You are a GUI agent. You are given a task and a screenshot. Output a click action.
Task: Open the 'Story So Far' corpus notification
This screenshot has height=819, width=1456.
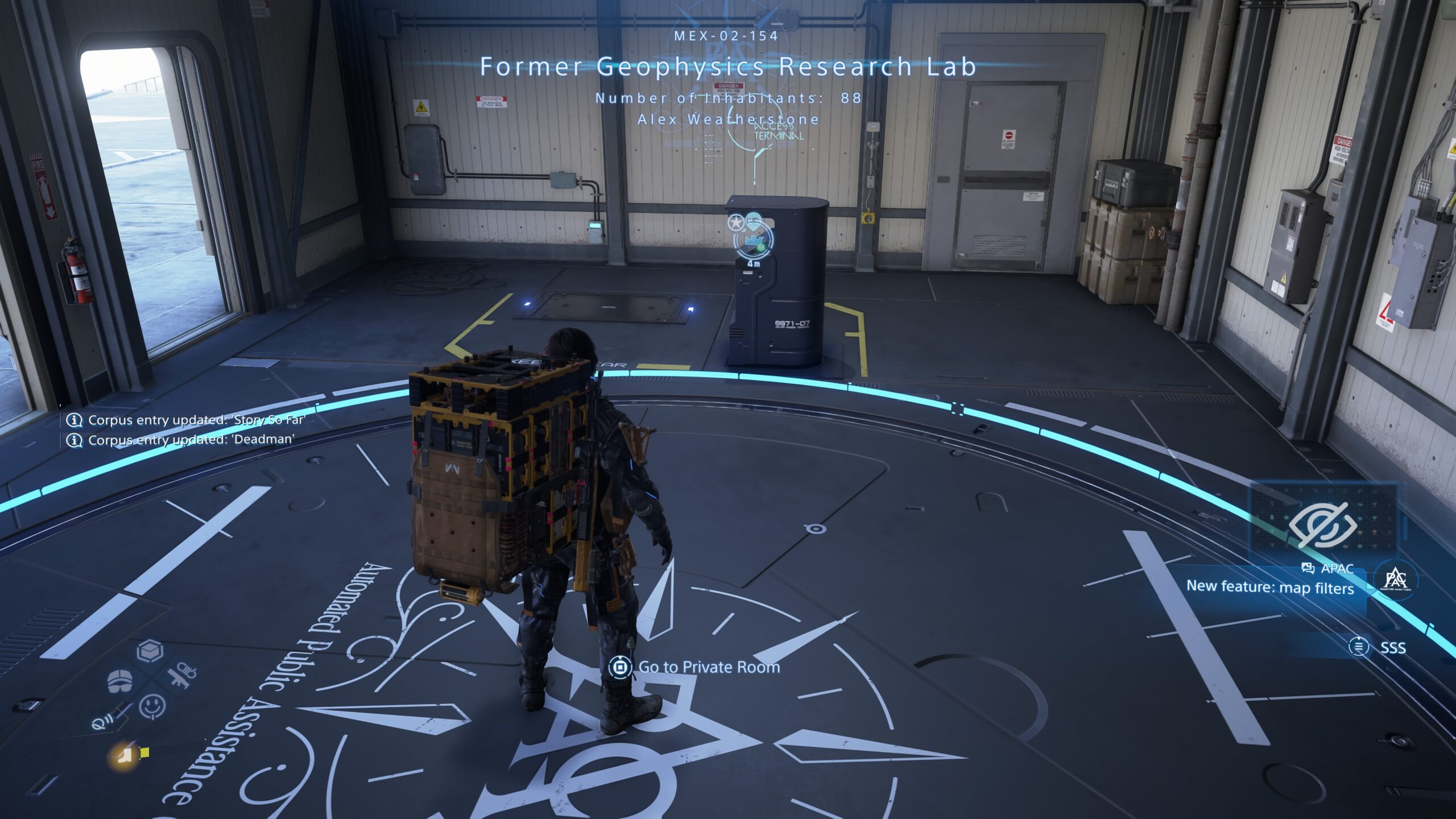(x=196, y=420)
